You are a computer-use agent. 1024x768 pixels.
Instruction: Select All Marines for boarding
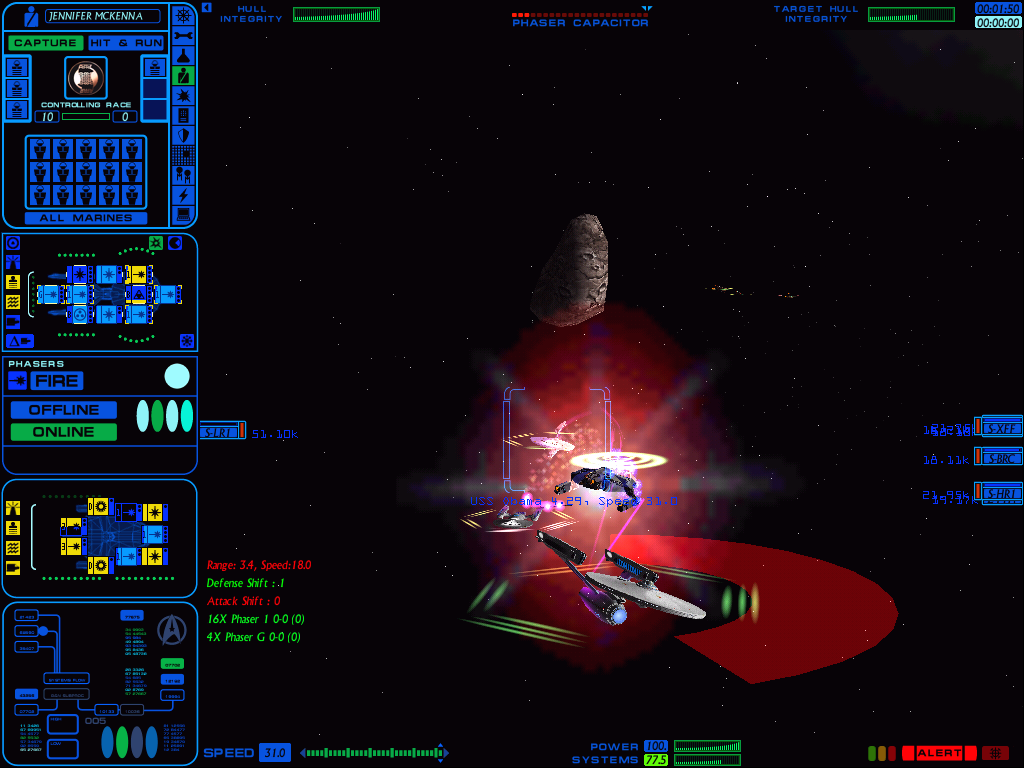[86, 217]
